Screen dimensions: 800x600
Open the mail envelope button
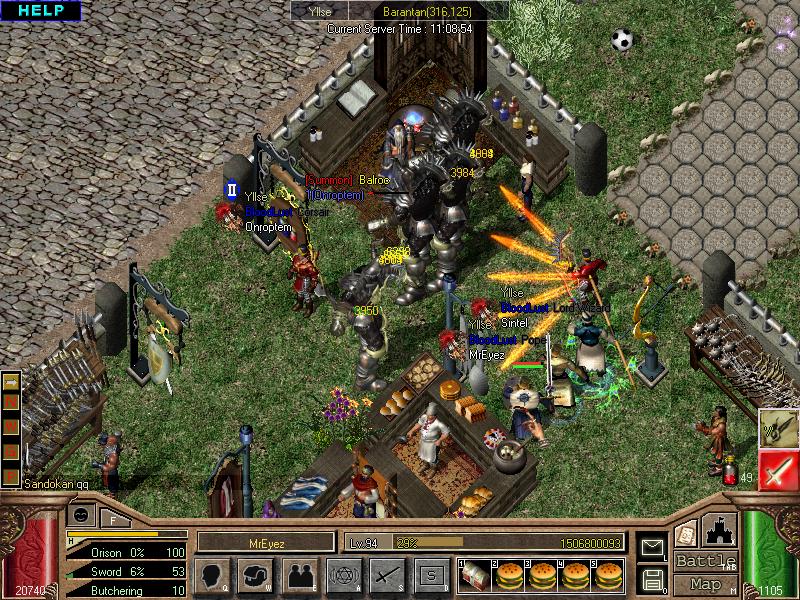click(652, 547)
